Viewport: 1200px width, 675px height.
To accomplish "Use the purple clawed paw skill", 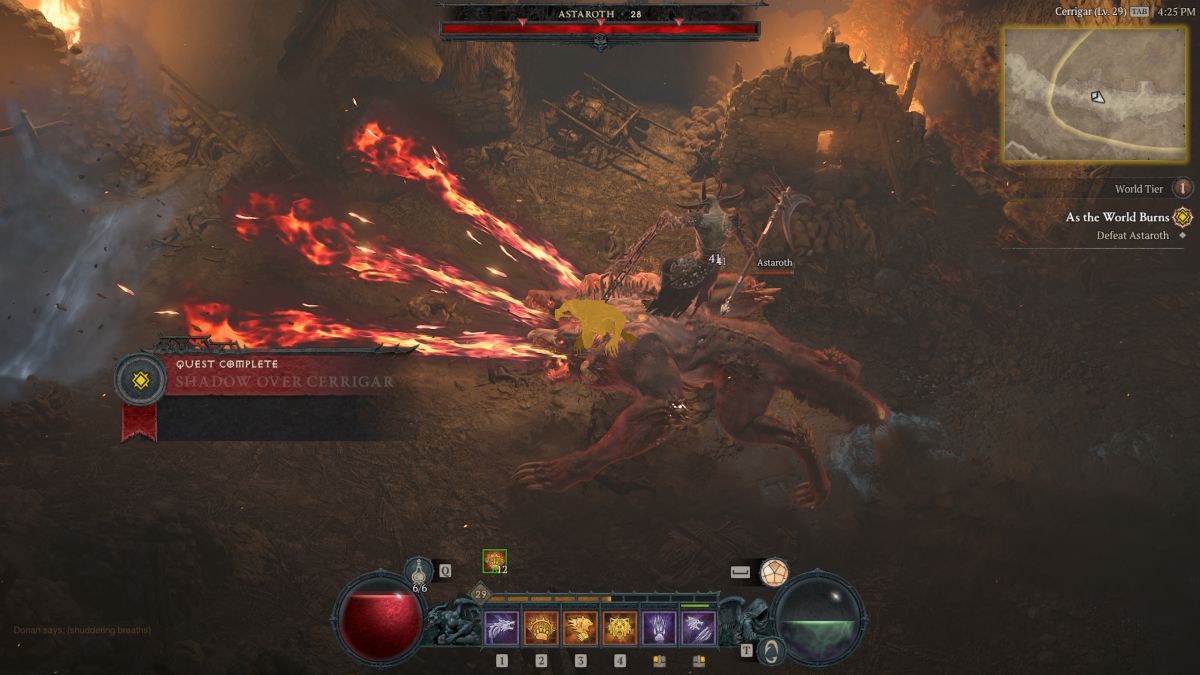I will [x=659, y=628].
